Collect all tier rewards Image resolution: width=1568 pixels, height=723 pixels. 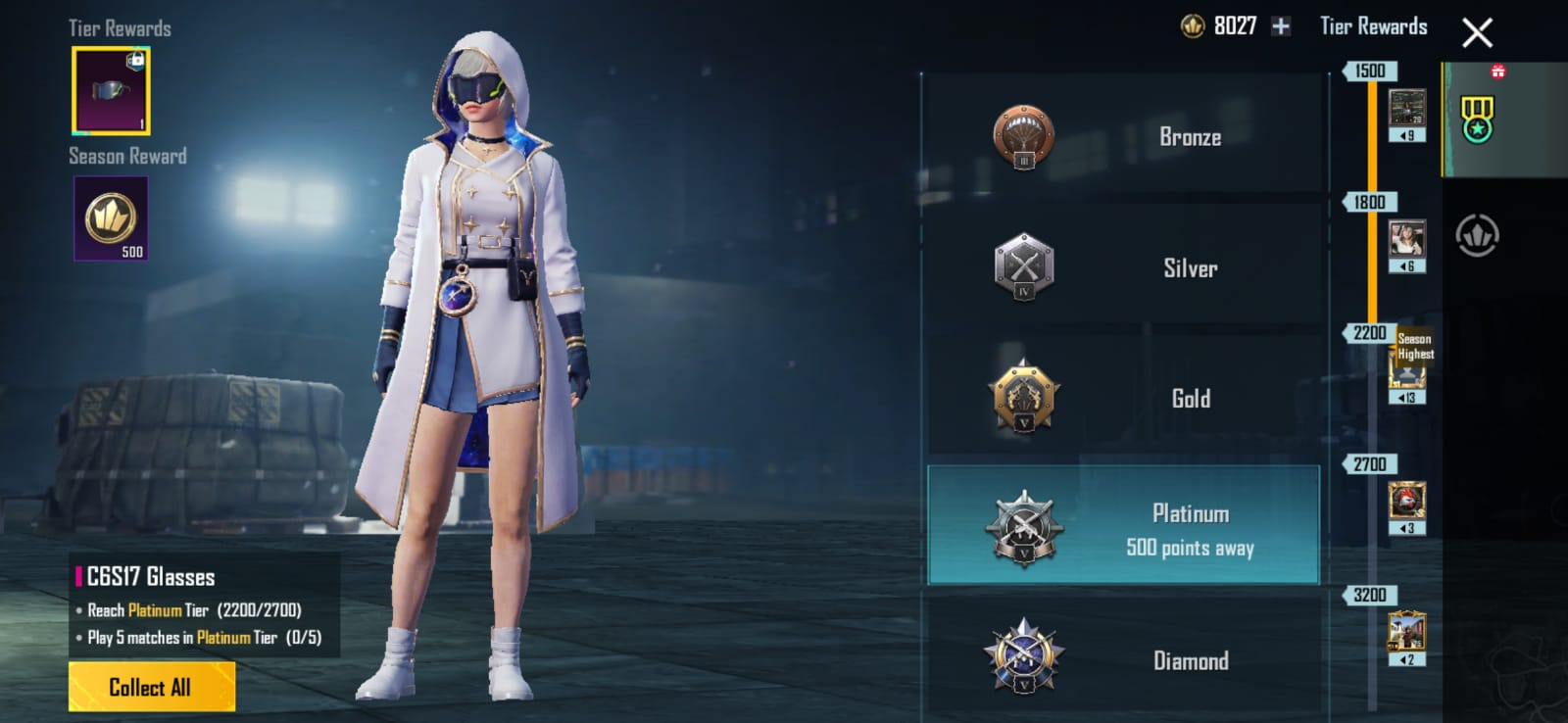click(151, 687)
